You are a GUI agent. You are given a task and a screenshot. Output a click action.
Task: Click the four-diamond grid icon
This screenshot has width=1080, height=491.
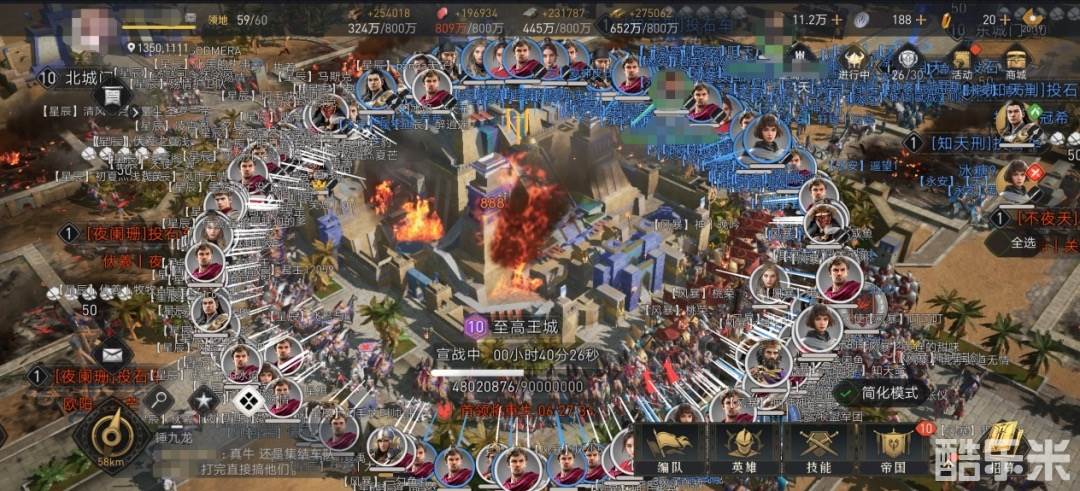246,401
